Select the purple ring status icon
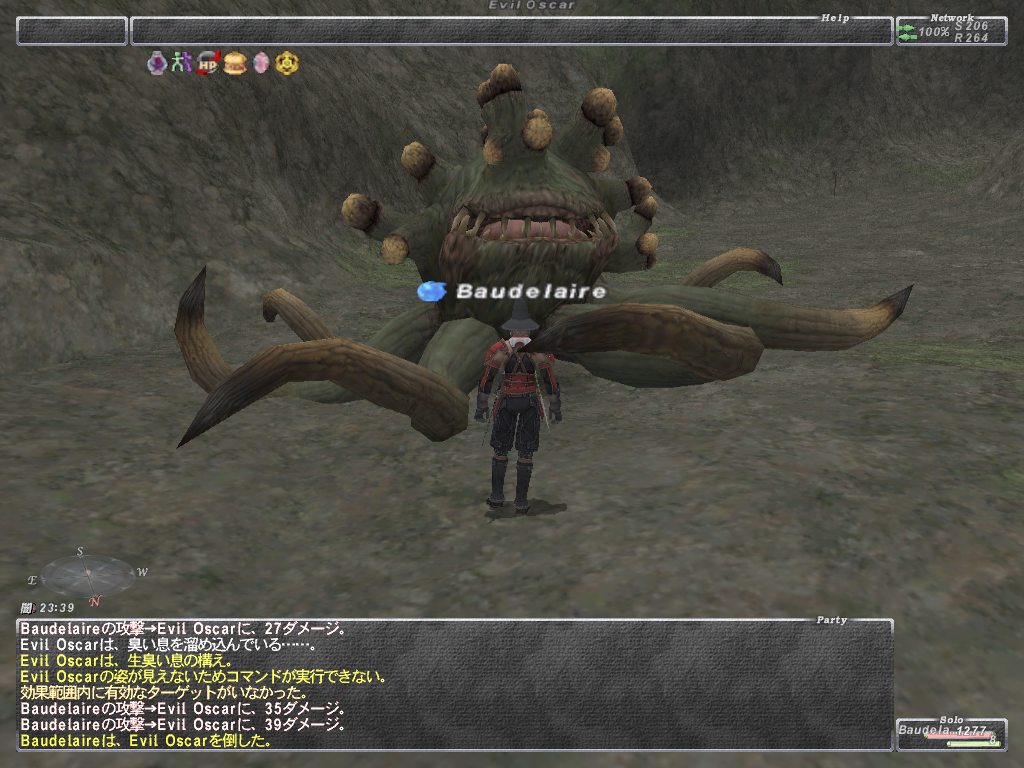This screenshot has width=1024, height=768. tap(157, 64)
